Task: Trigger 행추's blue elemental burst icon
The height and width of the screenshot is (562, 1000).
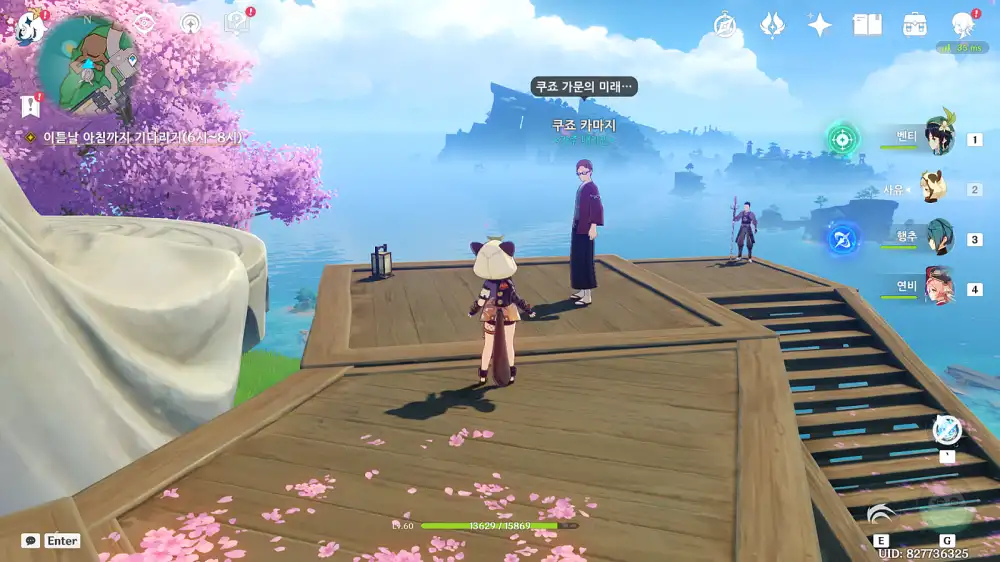Action: click(843, 239)
